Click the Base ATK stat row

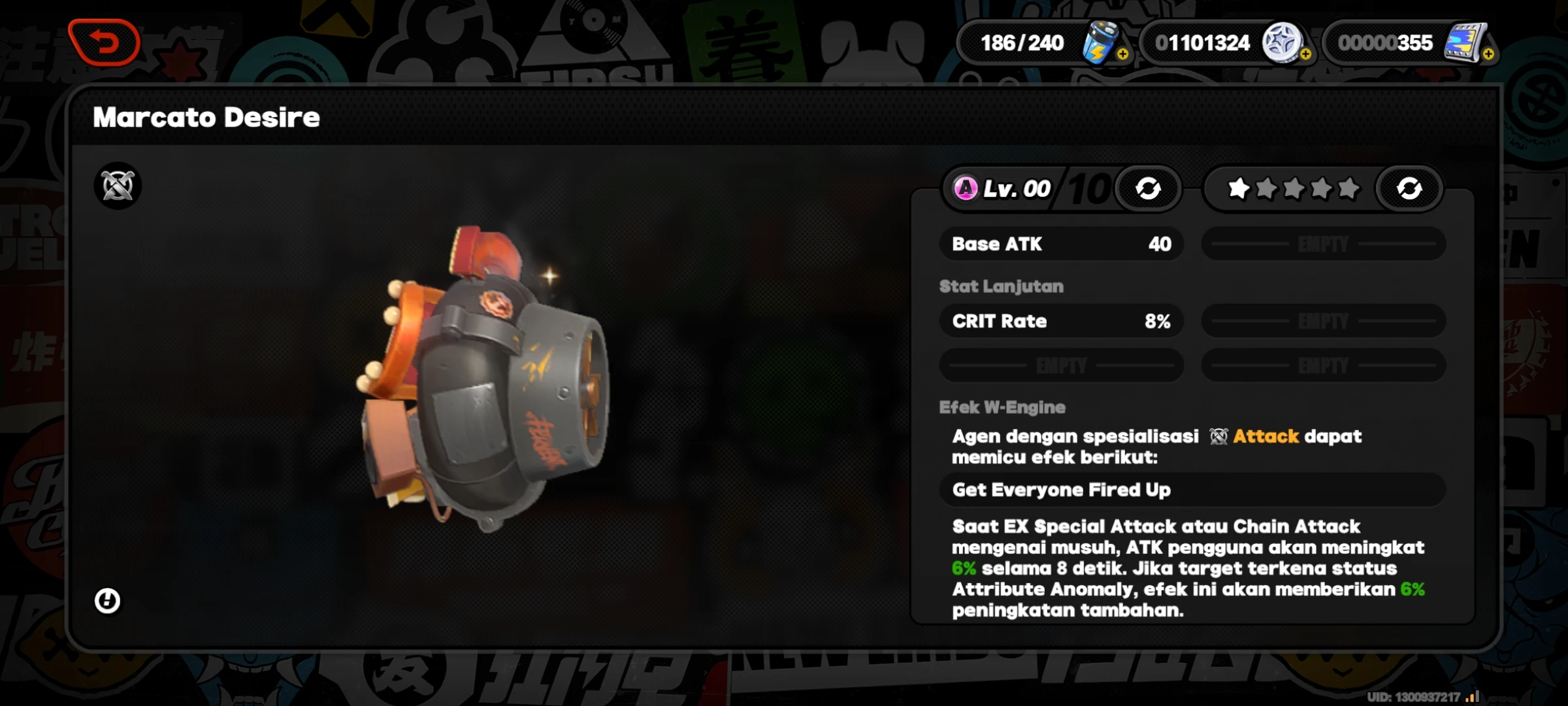(x=1061, y=244)
